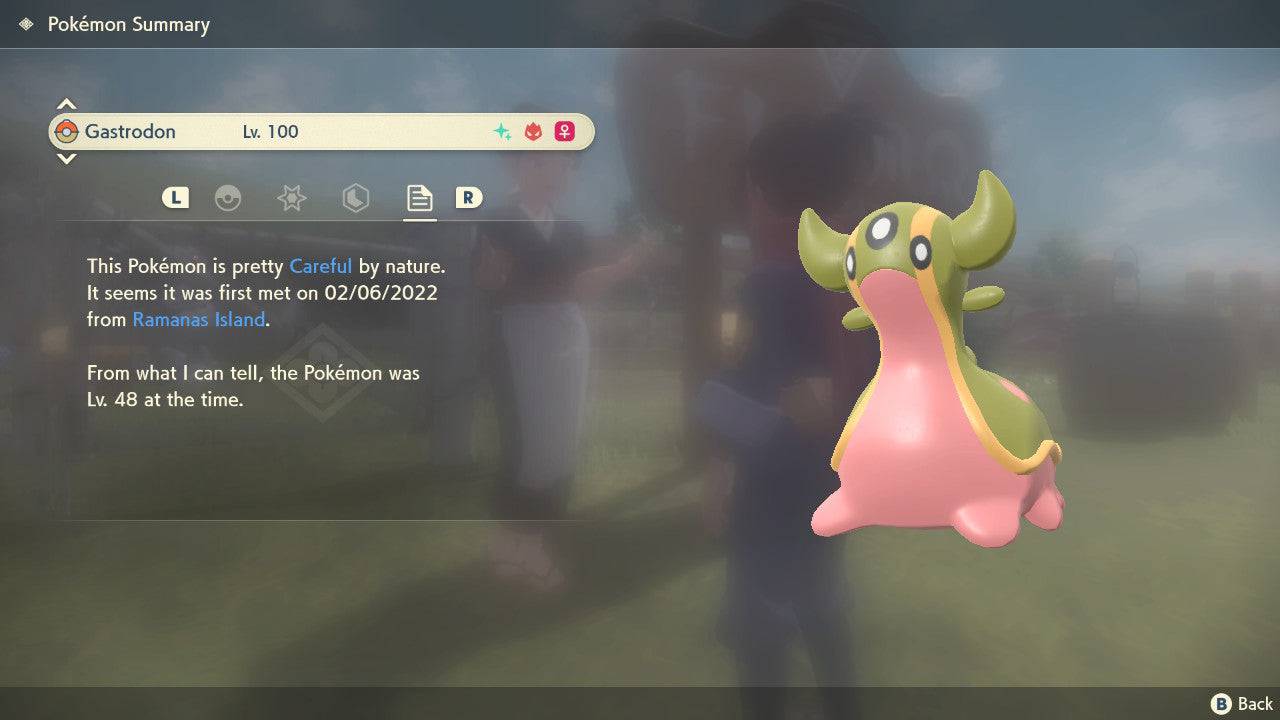Expand upward to the previous Pokémon
This screenshot has height=720, width=1280.
(x=66, y=102)
